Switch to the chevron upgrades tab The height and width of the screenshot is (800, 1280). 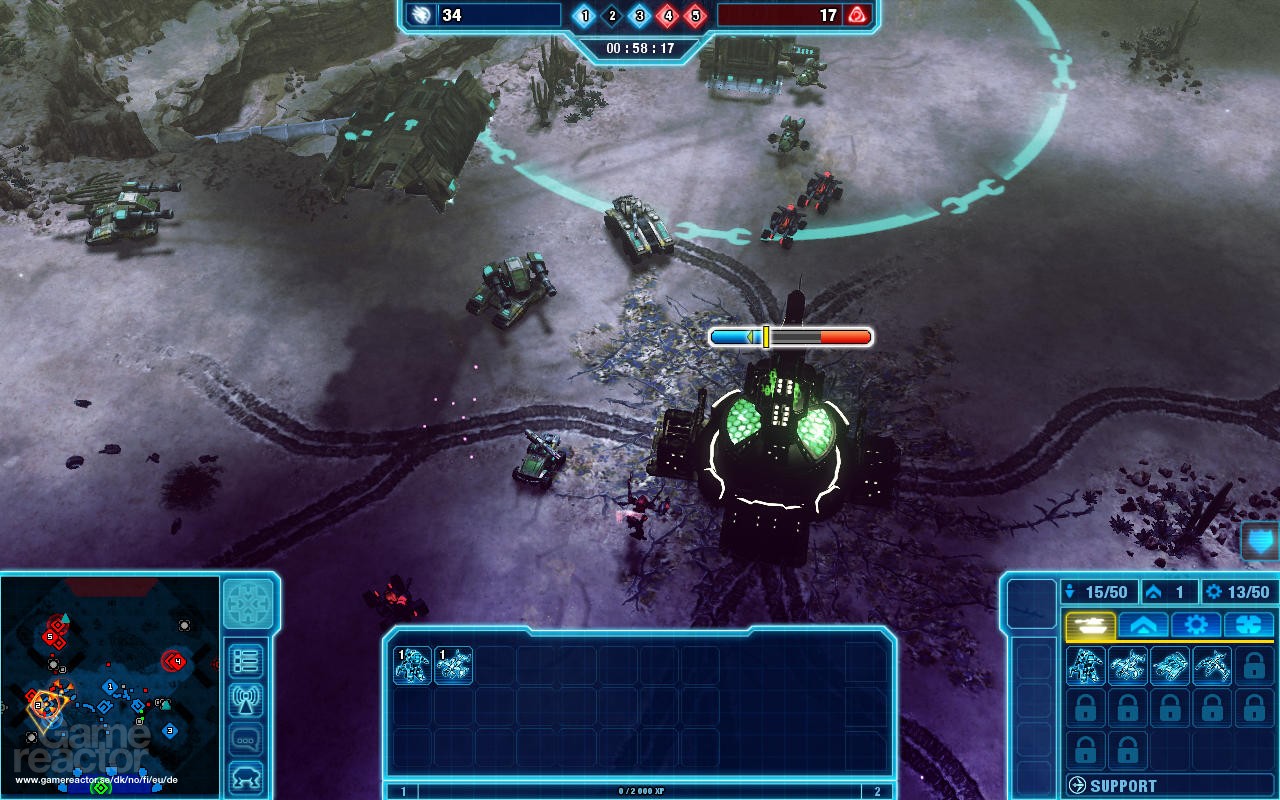(1143, 625)
